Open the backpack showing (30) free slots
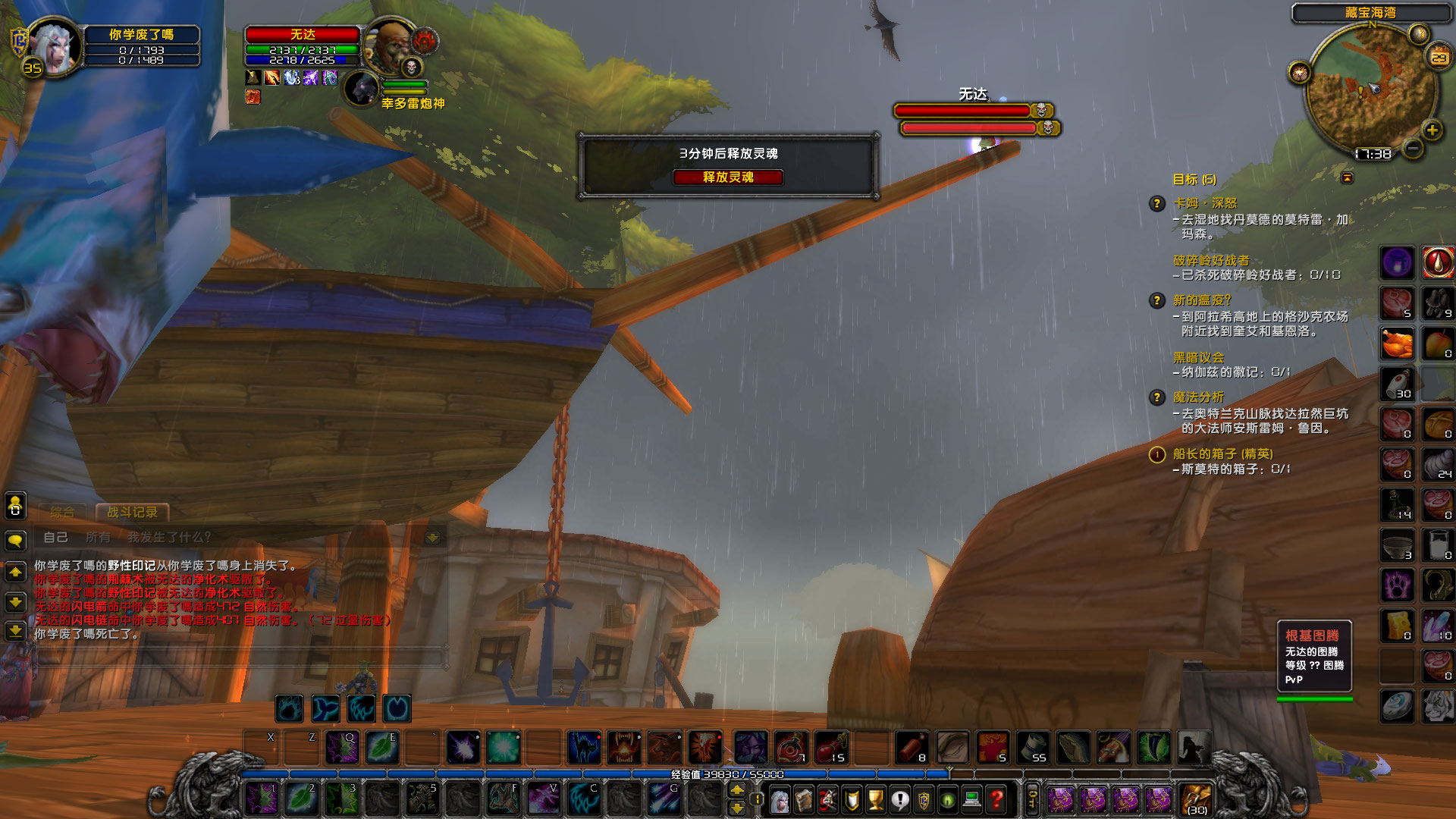The height and width of the screenshot is (819, 1456). point(1196,799)
